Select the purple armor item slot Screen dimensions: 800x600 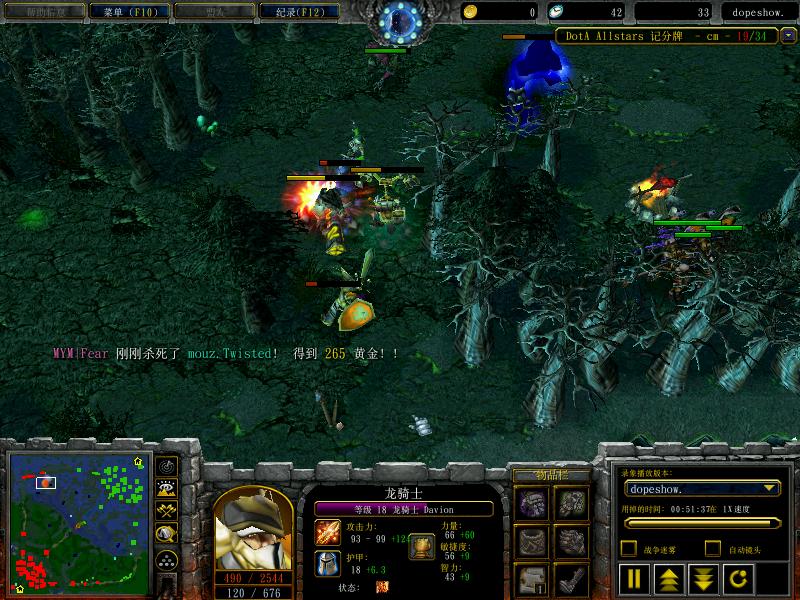[533, 502]
